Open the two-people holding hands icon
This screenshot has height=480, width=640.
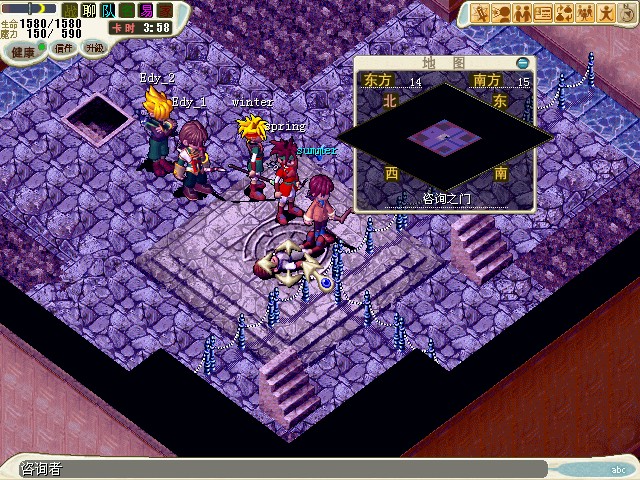click(522, 13)
